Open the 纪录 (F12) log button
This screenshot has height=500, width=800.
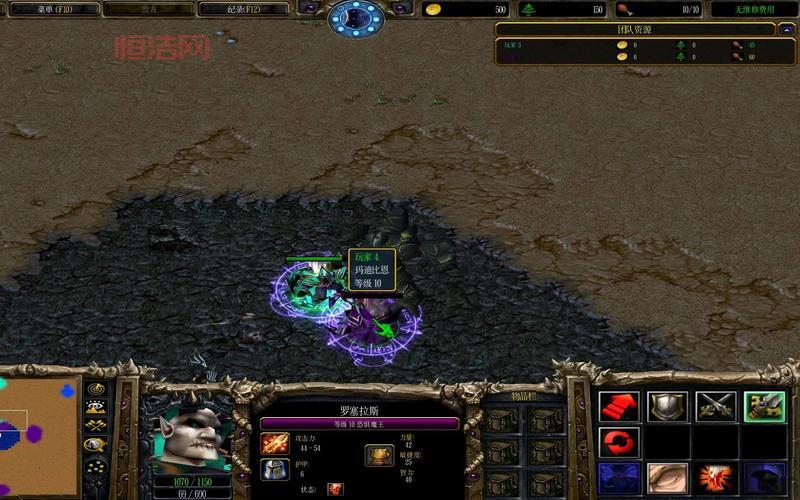(x=243, y=9)
